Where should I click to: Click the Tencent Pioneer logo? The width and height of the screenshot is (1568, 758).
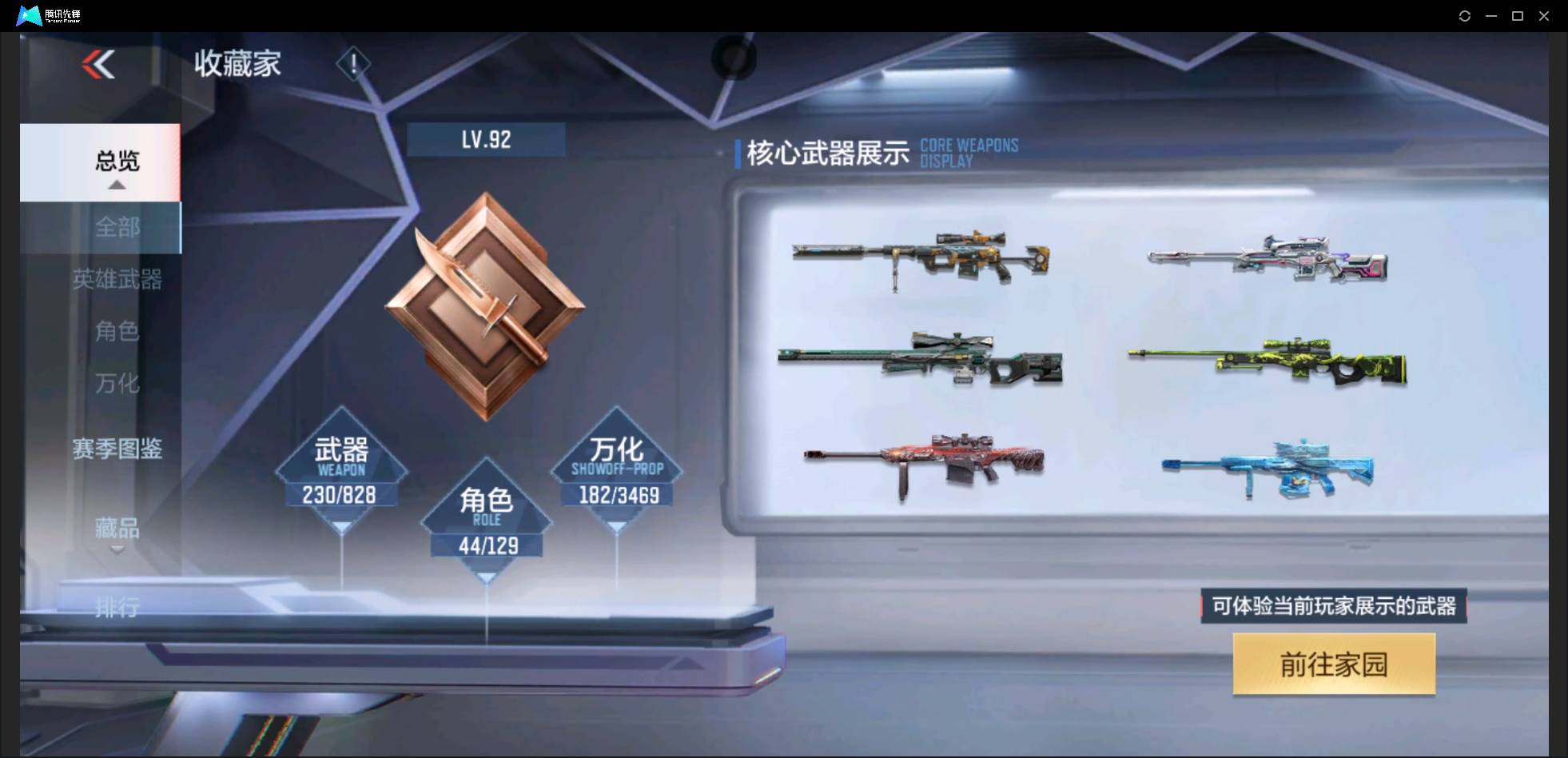pos(48,15)
